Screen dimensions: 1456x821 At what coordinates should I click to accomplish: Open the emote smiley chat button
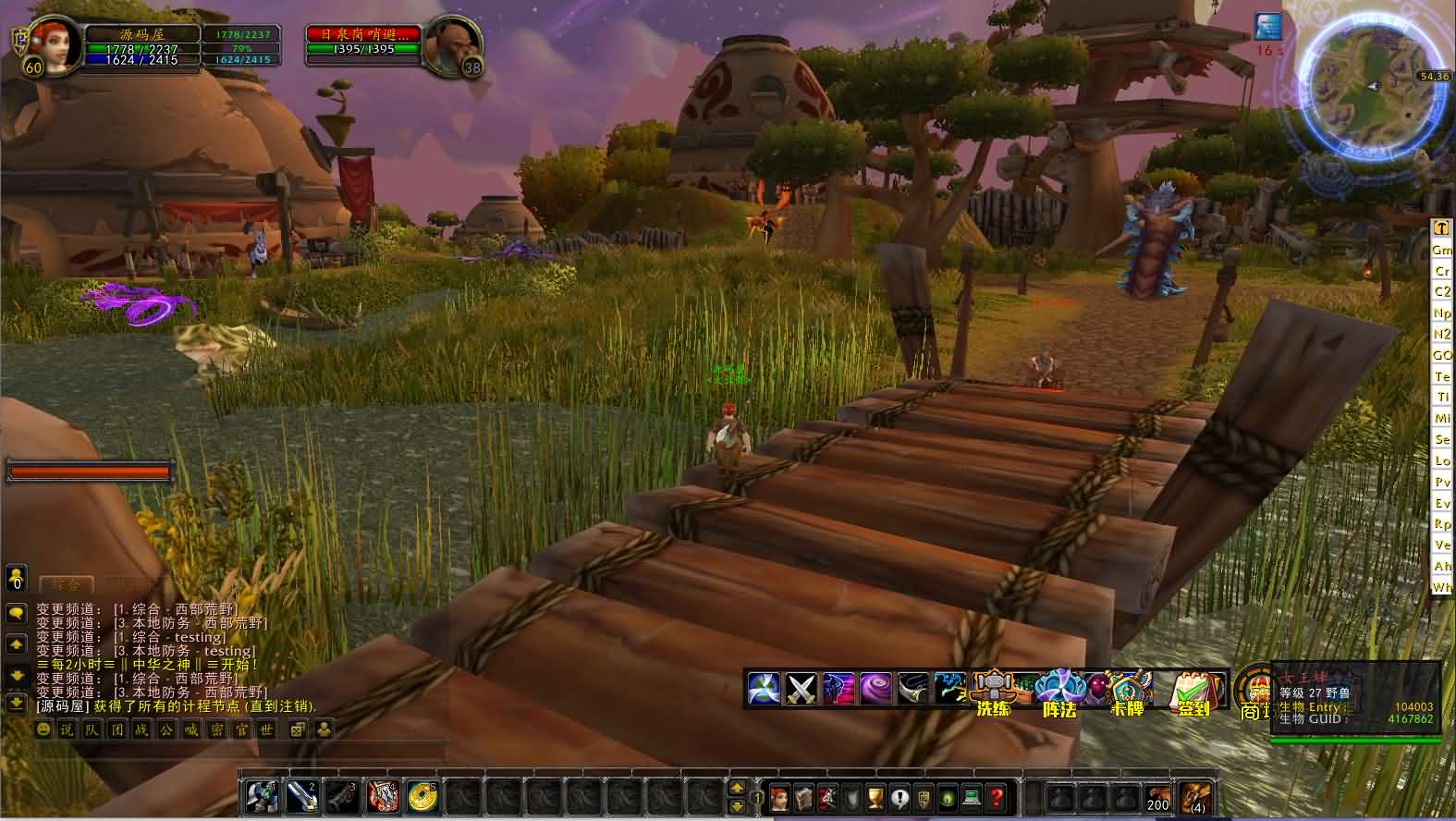coord(43,729)
